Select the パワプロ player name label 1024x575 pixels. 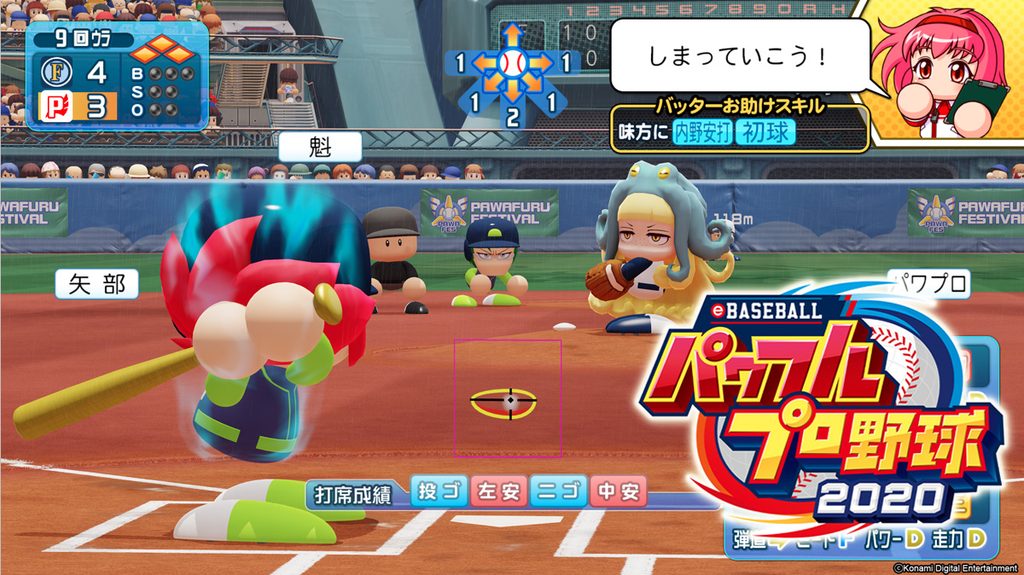pyautogui.click(x=929, y=284)
